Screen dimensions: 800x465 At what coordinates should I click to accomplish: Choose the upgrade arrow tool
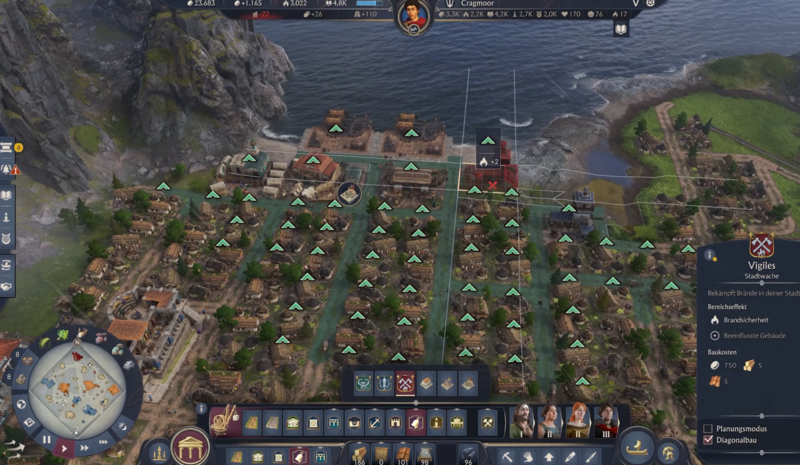point(547,457)
